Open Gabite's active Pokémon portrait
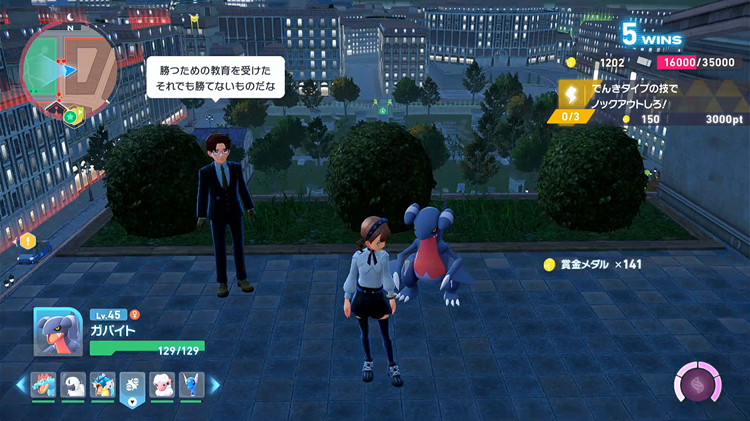This screenshot has width=750, height=421. coord(58,332)
